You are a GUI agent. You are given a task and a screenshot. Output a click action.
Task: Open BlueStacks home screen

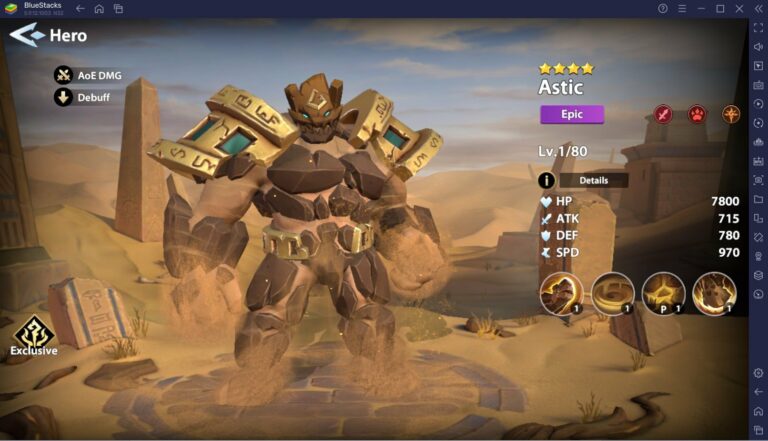pyautogui.click(x=99, y=8)
